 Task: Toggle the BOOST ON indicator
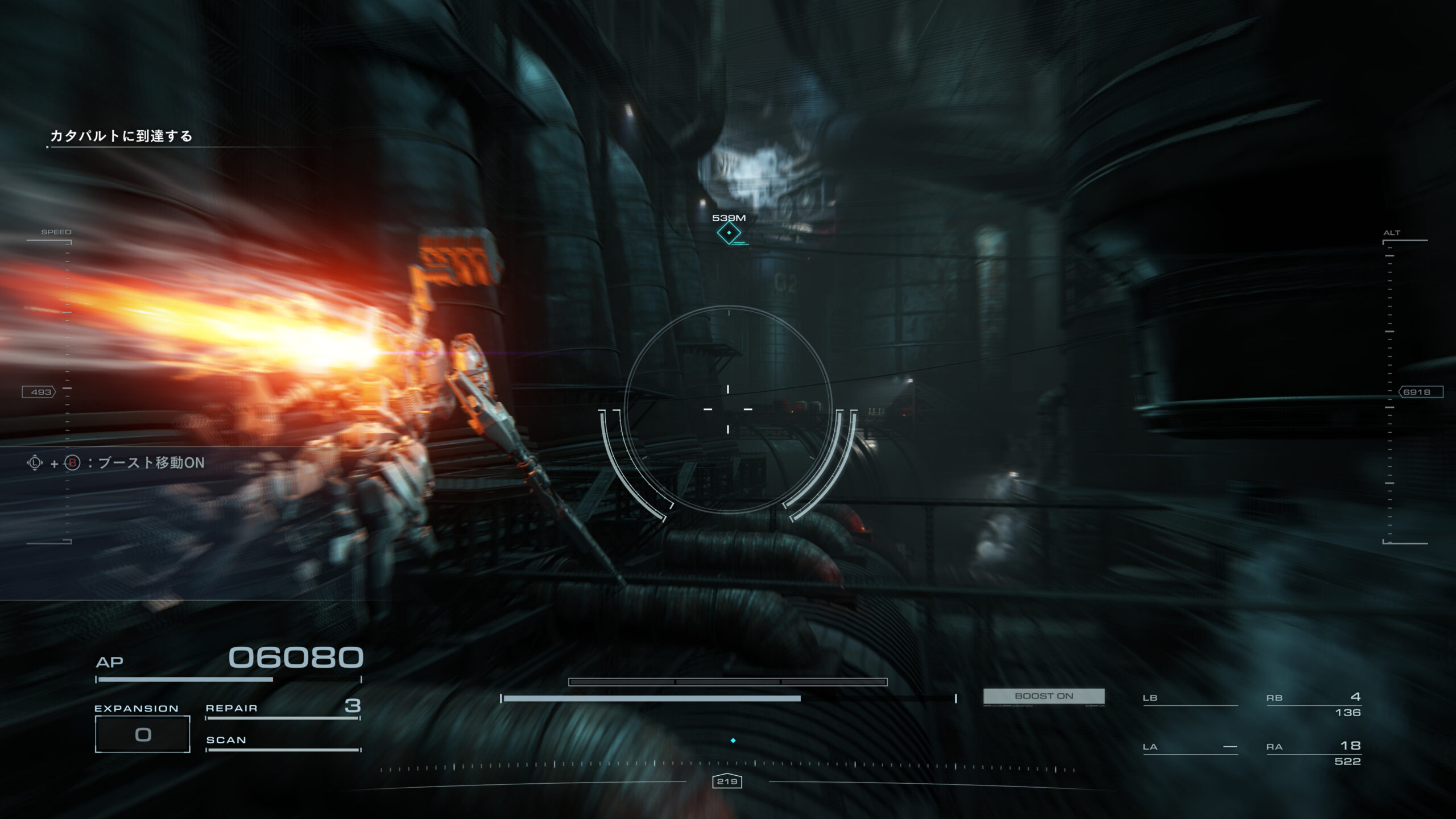pyautogui.click(x=1044, y=696)
